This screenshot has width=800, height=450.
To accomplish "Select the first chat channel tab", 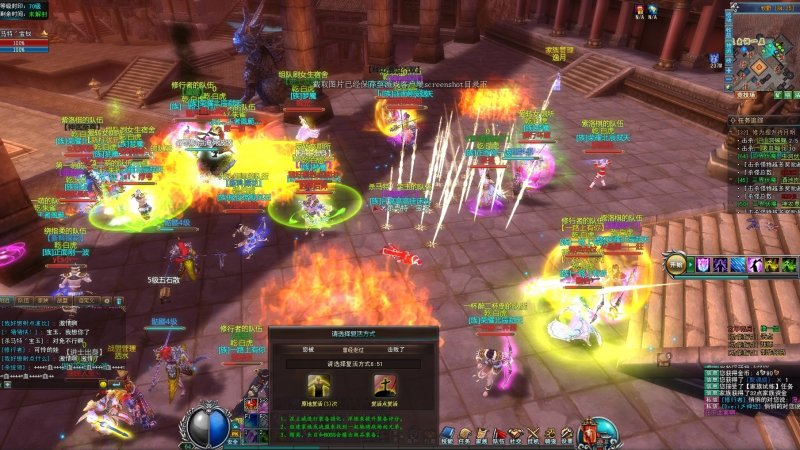I will point(7,299).
